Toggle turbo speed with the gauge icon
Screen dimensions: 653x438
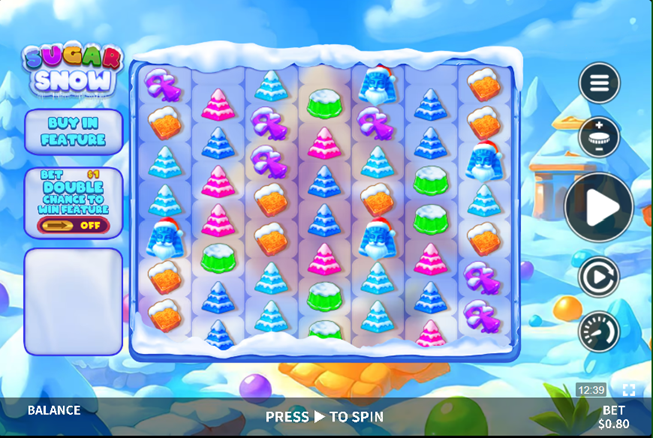[599, 331]
